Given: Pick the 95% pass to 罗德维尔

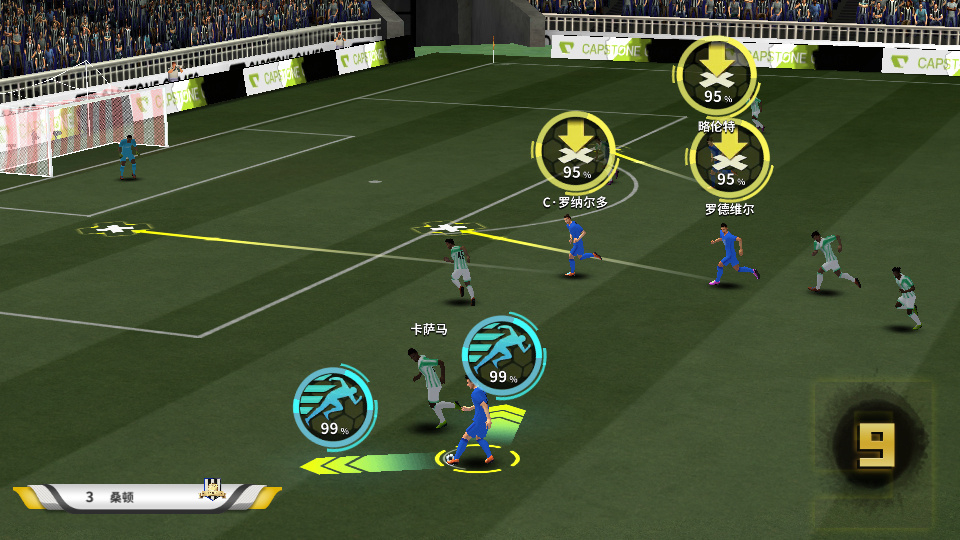Looking at the screenshot, I should [x=729, y=158].
